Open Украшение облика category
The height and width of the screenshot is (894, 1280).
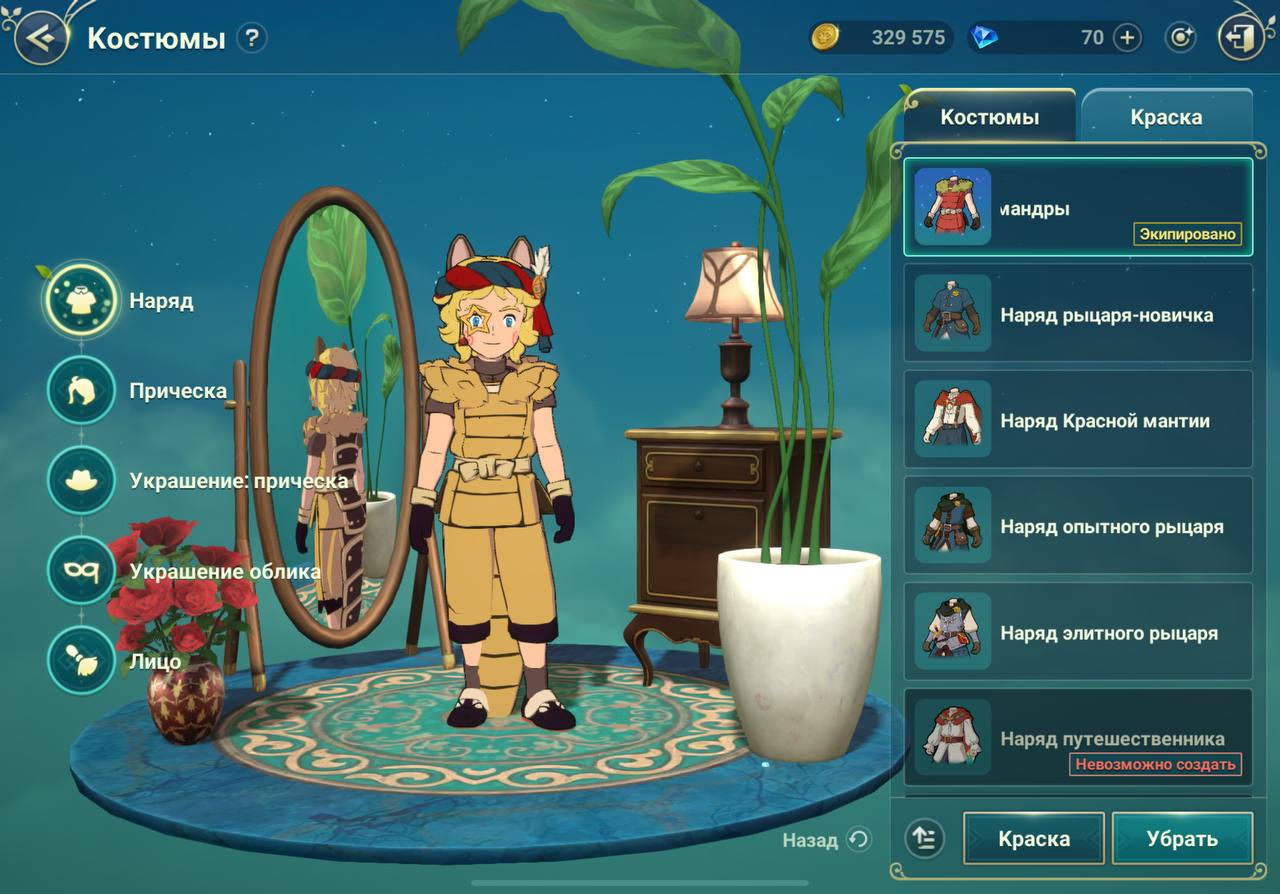coord(81,570)
